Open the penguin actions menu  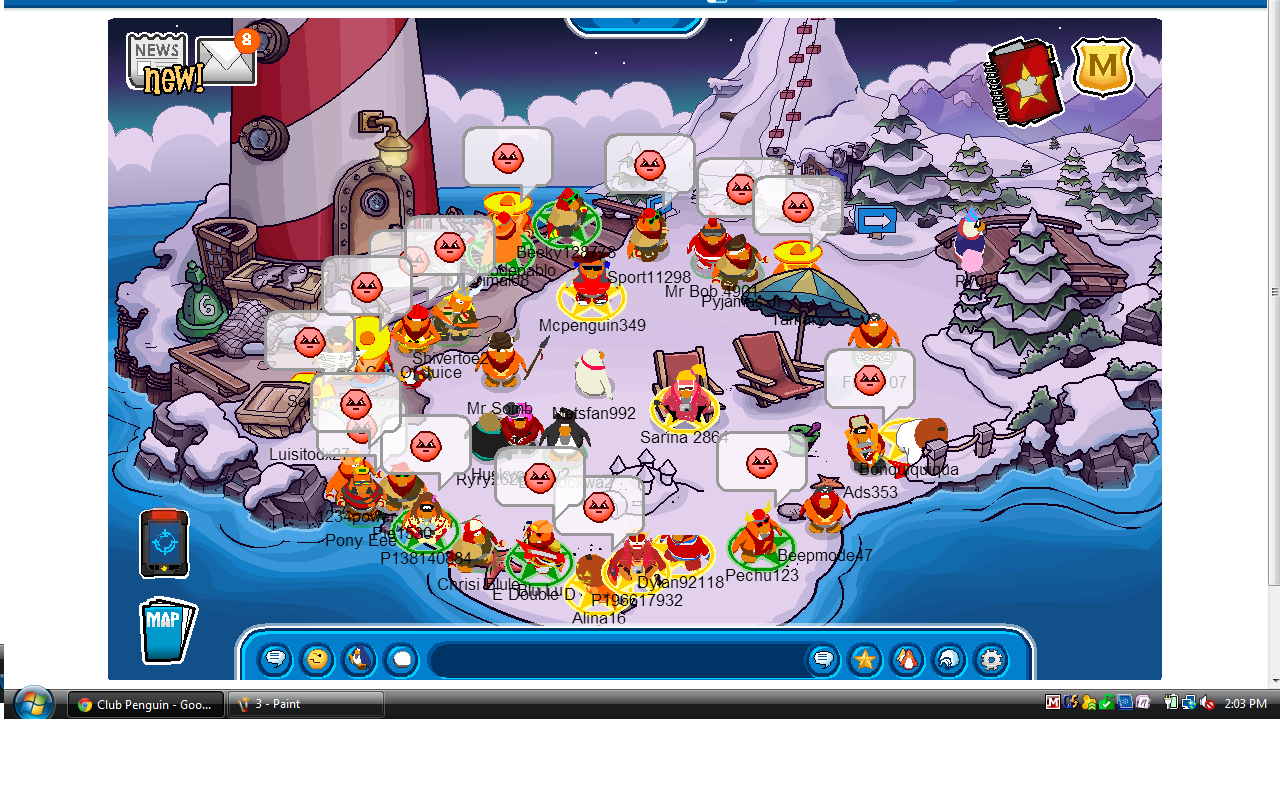[x=359, y=660]
